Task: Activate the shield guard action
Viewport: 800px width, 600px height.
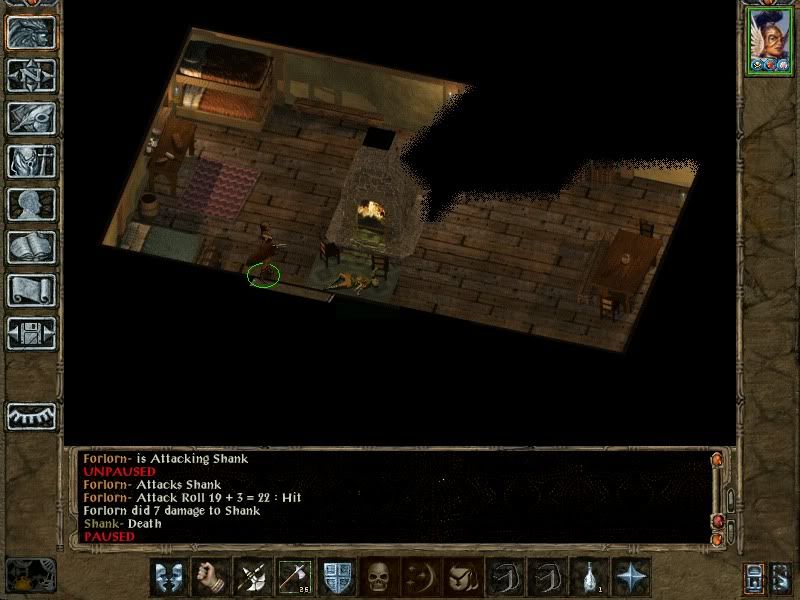Action: [336, 577]
